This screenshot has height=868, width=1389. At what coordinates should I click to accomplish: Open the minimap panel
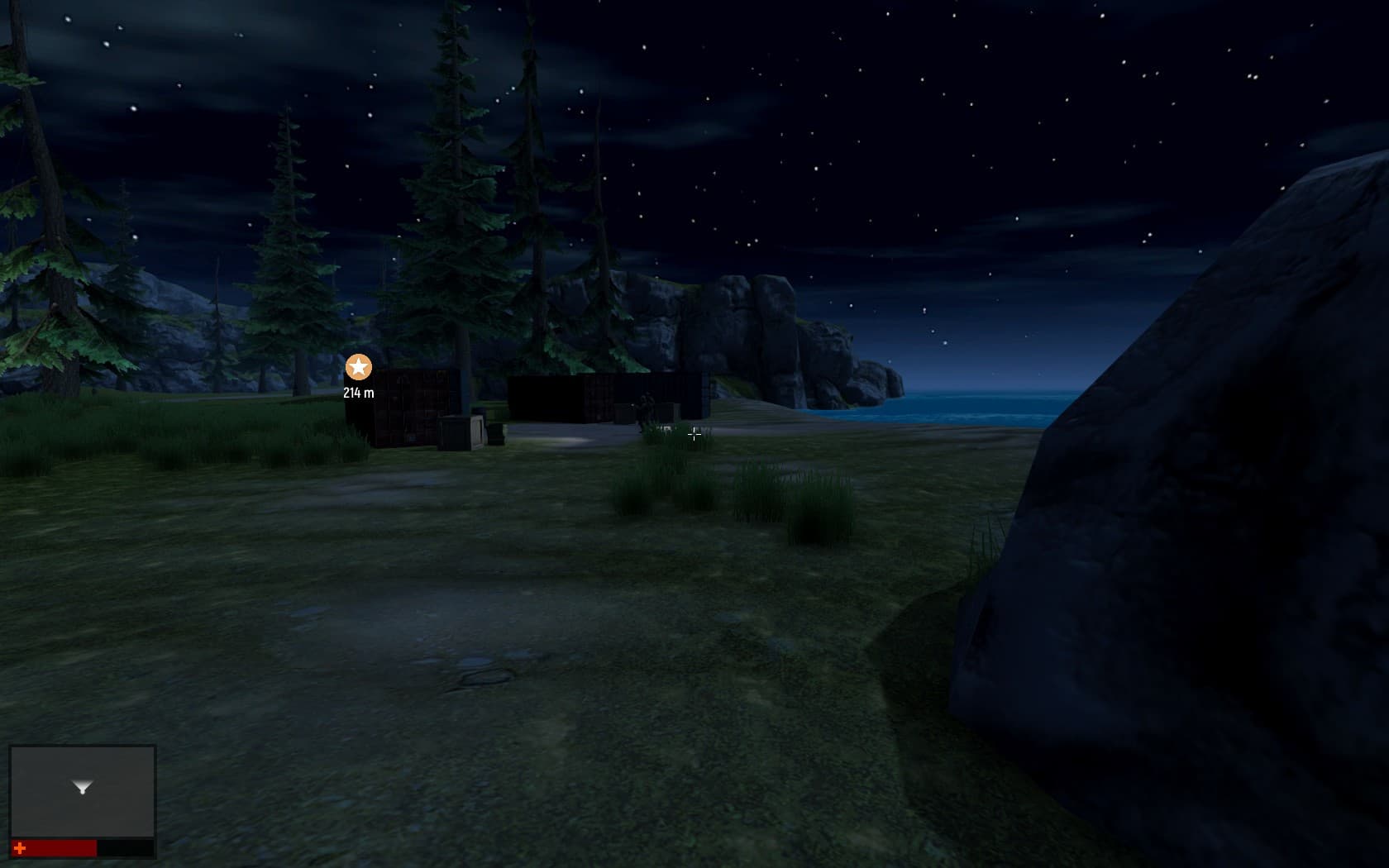point(83,791)
